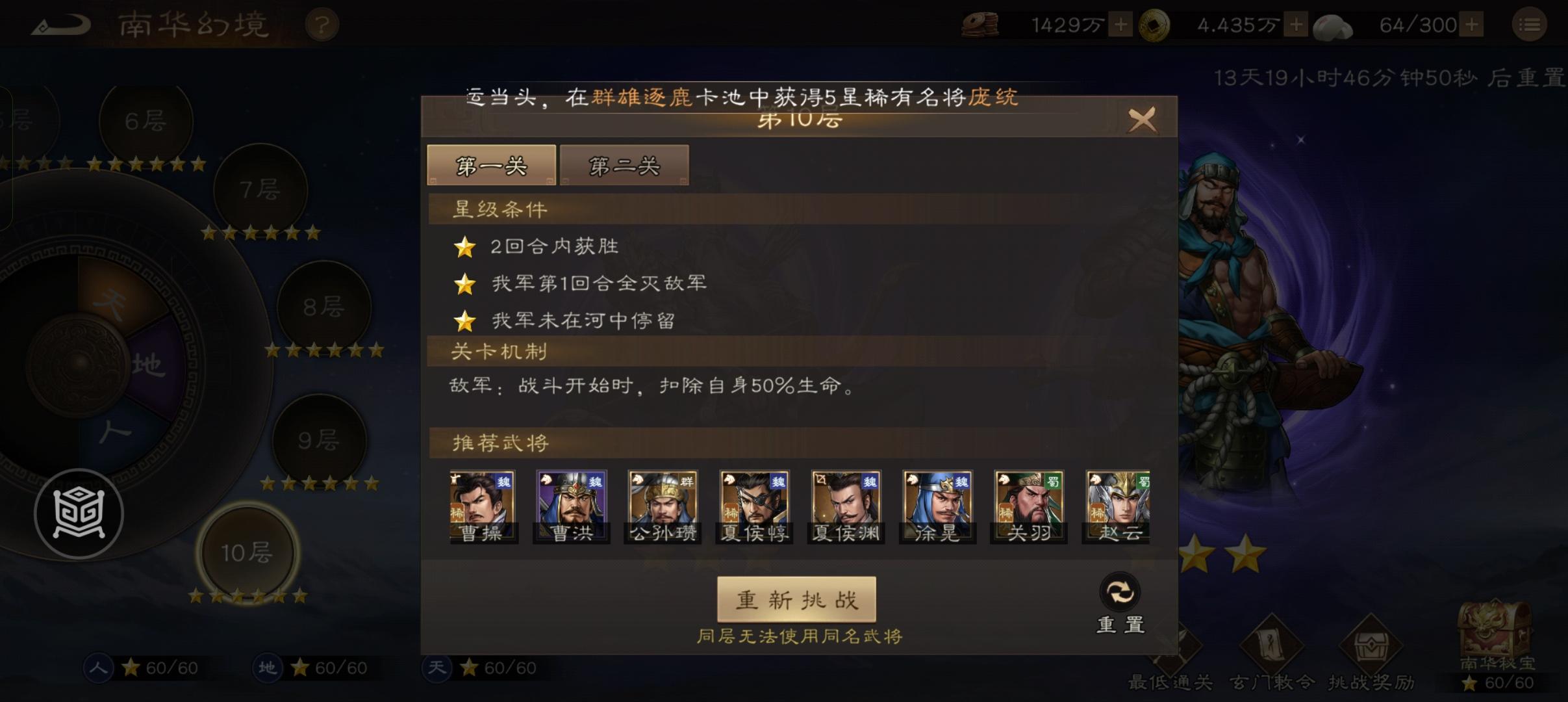Open the cloud resource icon showing 64/300
Viewport: 1568px width, 702px height.
(1332, 24)
